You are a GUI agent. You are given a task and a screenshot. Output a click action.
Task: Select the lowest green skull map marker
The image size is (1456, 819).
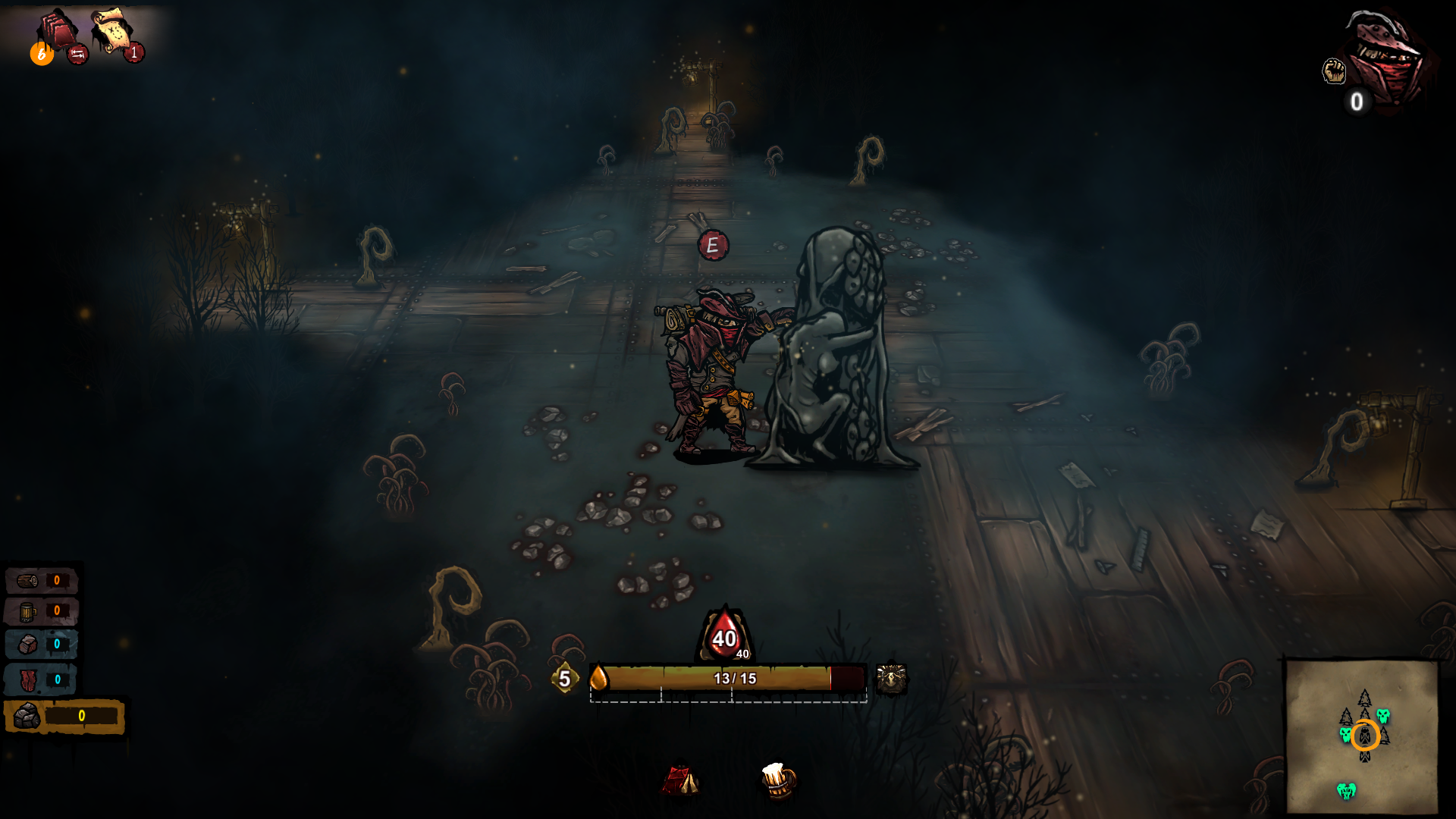tap(1346, 791)
